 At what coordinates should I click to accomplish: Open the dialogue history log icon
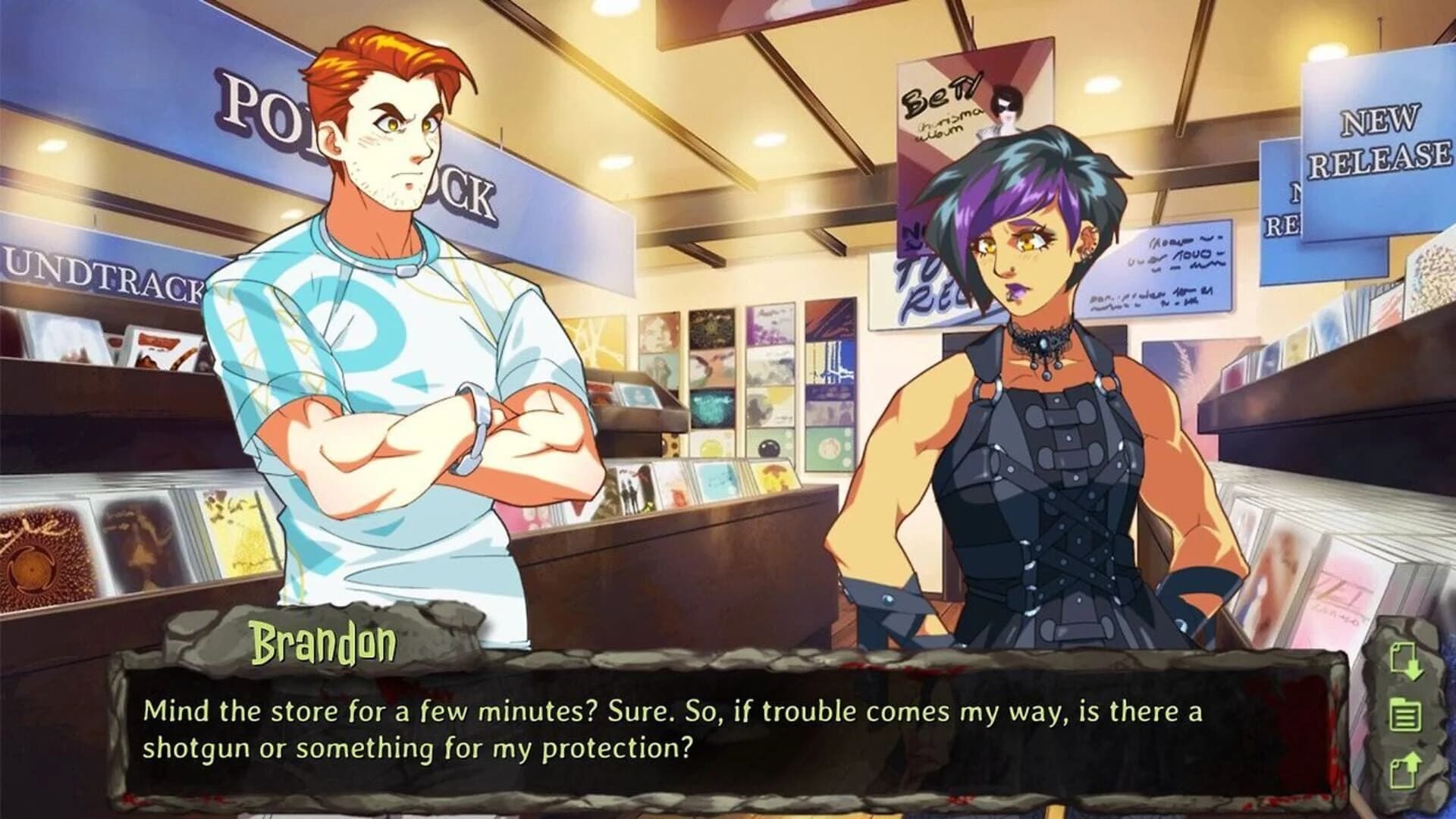tap(1405, 713)
